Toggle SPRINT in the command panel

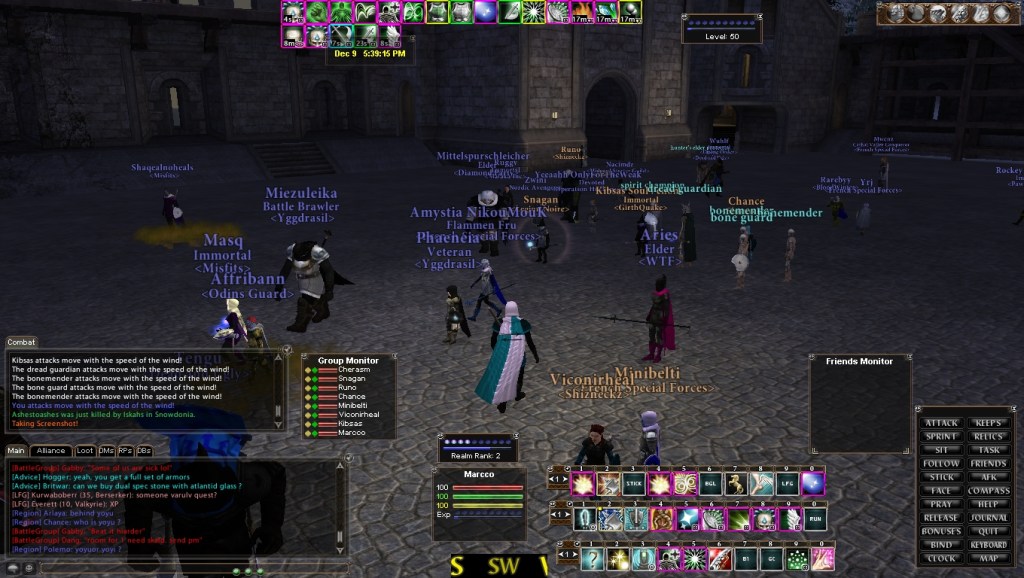tap(941, 437)
